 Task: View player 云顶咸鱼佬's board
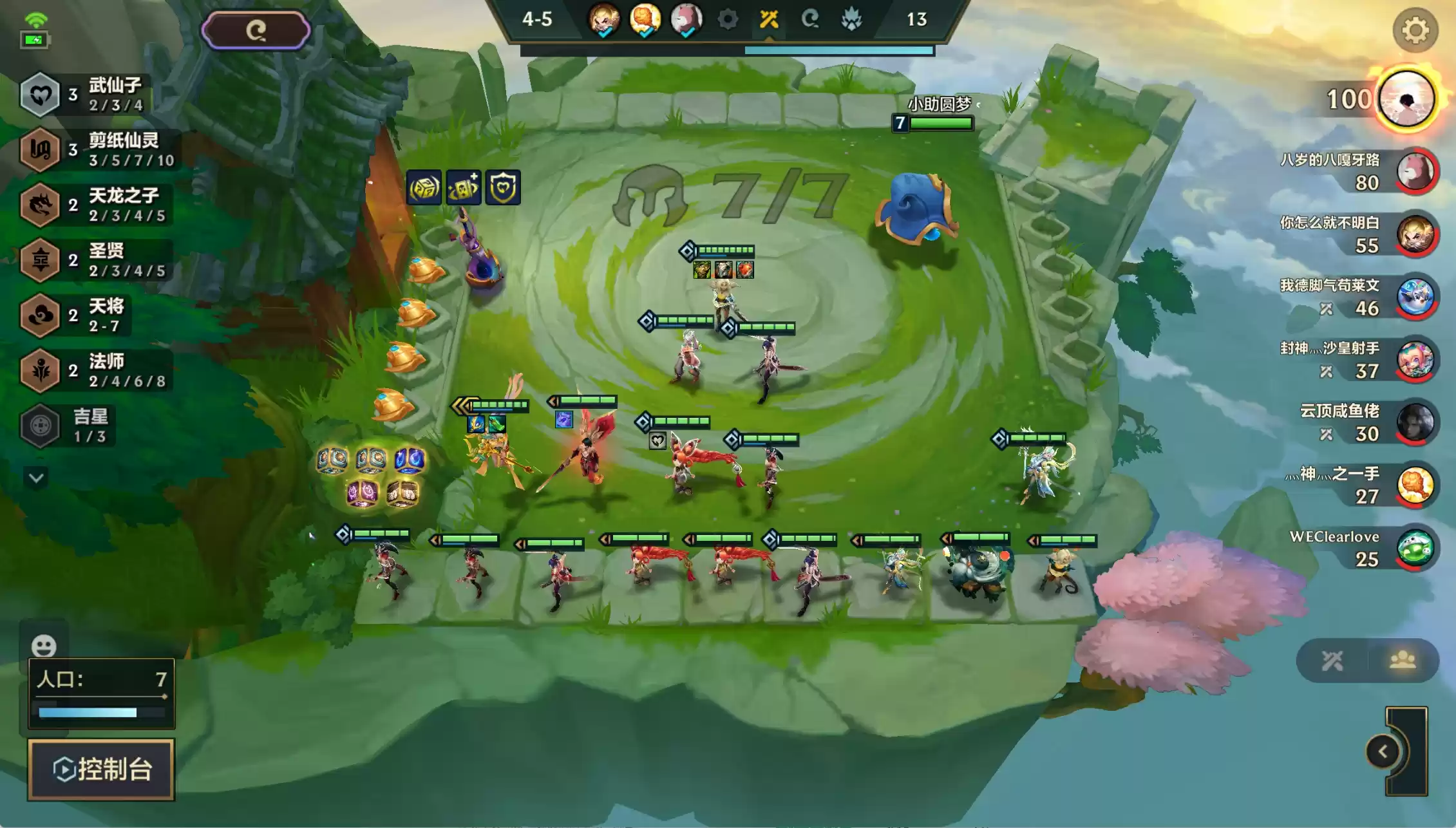coord(1415,422)
